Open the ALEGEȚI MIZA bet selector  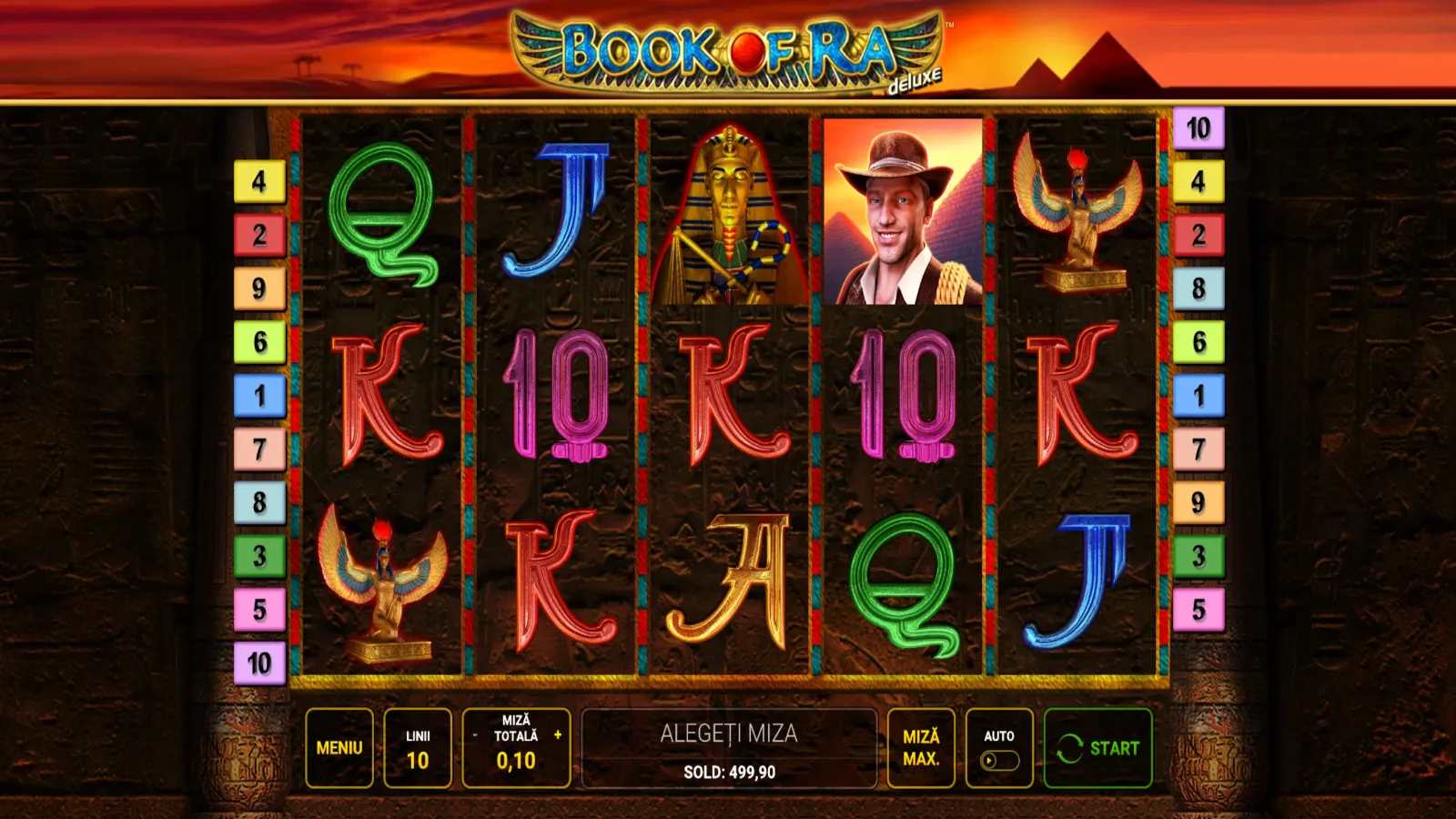pos(728,733)
